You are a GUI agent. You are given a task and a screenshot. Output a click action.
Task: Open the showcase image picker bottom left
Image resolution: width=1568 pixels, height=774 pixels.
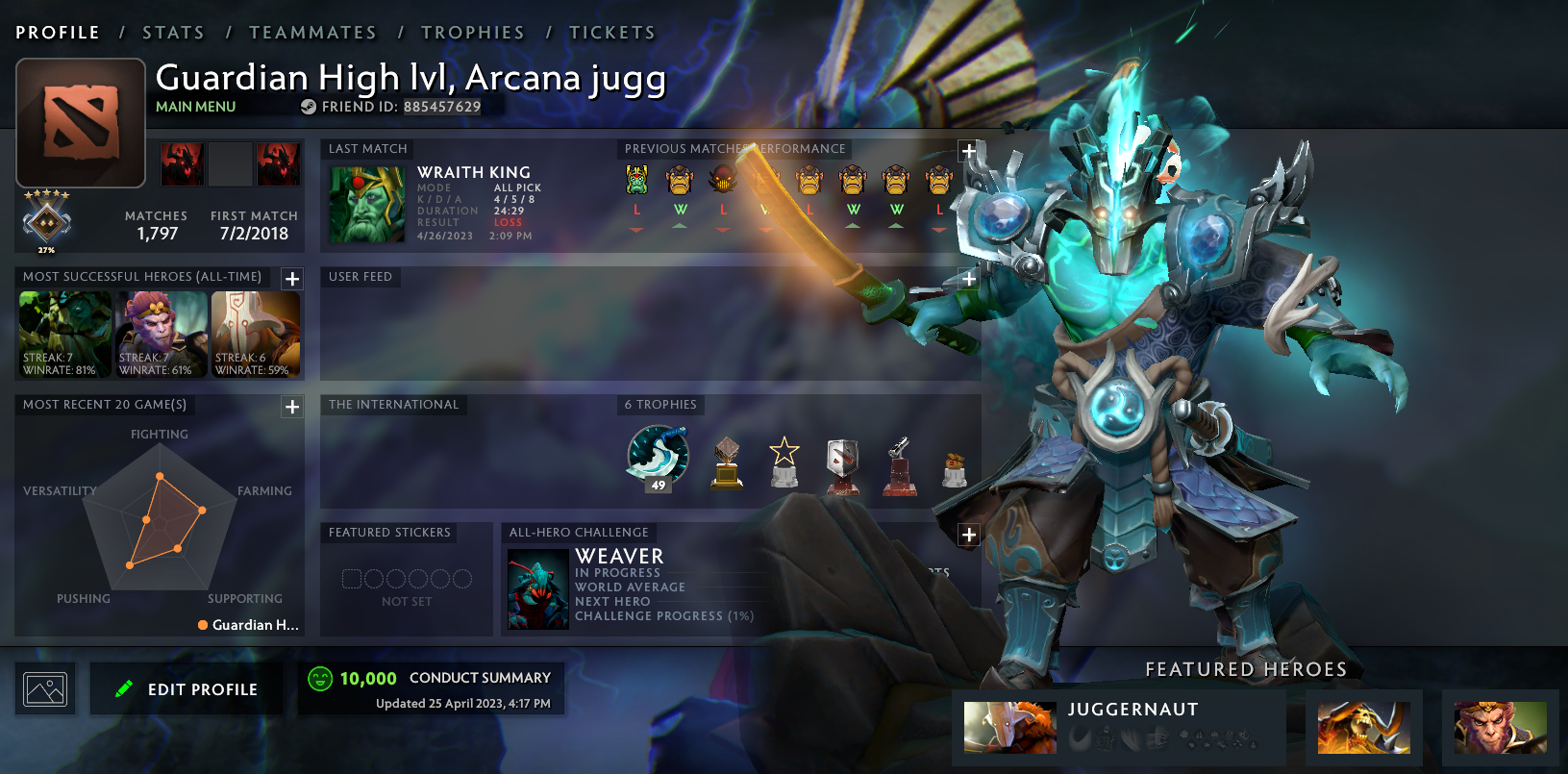pos(44,688)
